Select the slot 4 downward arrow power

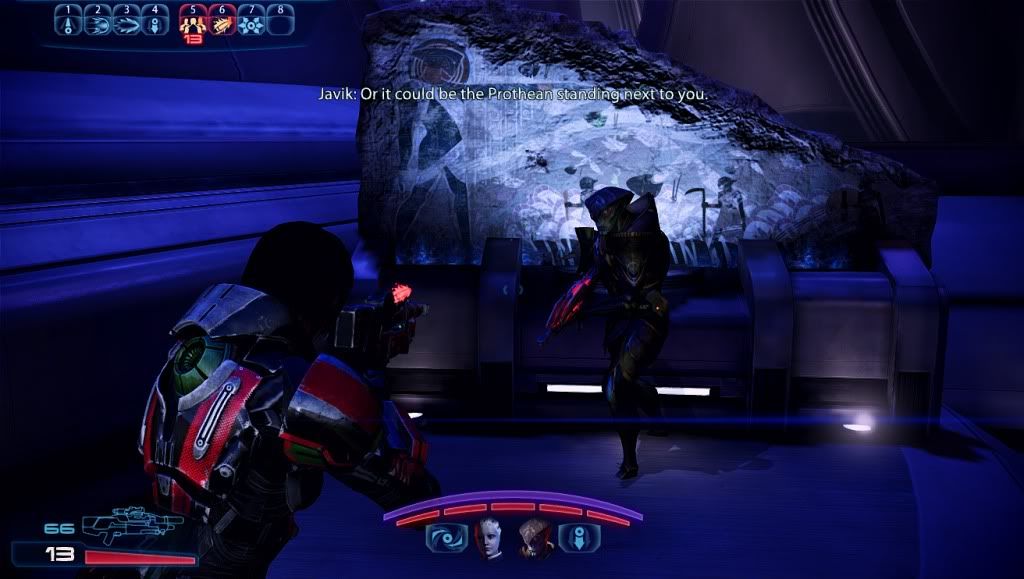pyautogui.click(x=155, y=21)
